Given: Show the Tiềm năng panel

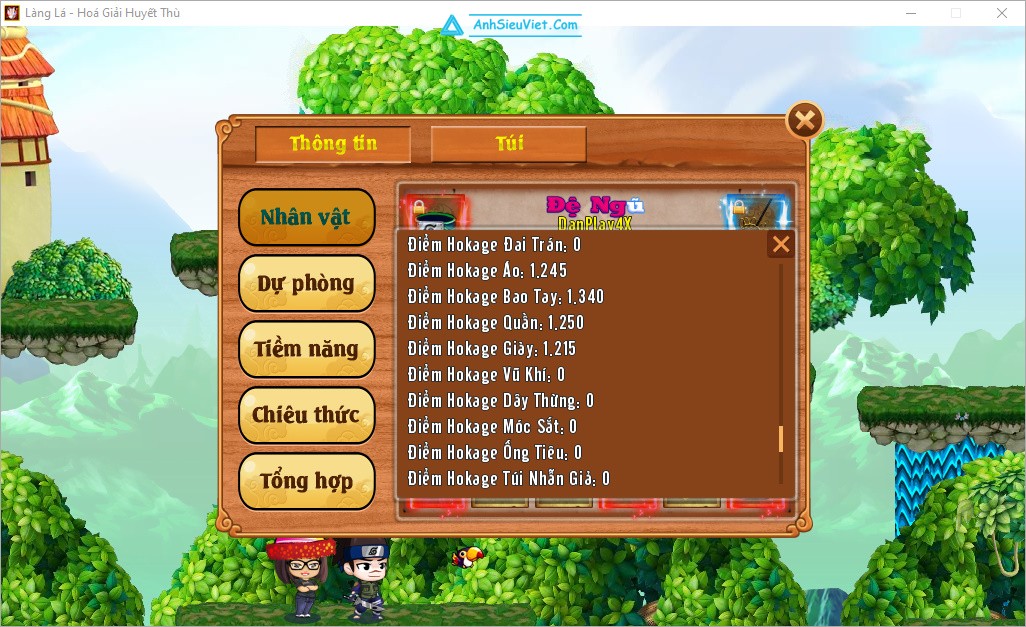Looking at the screenshot, I should point(306,349).
